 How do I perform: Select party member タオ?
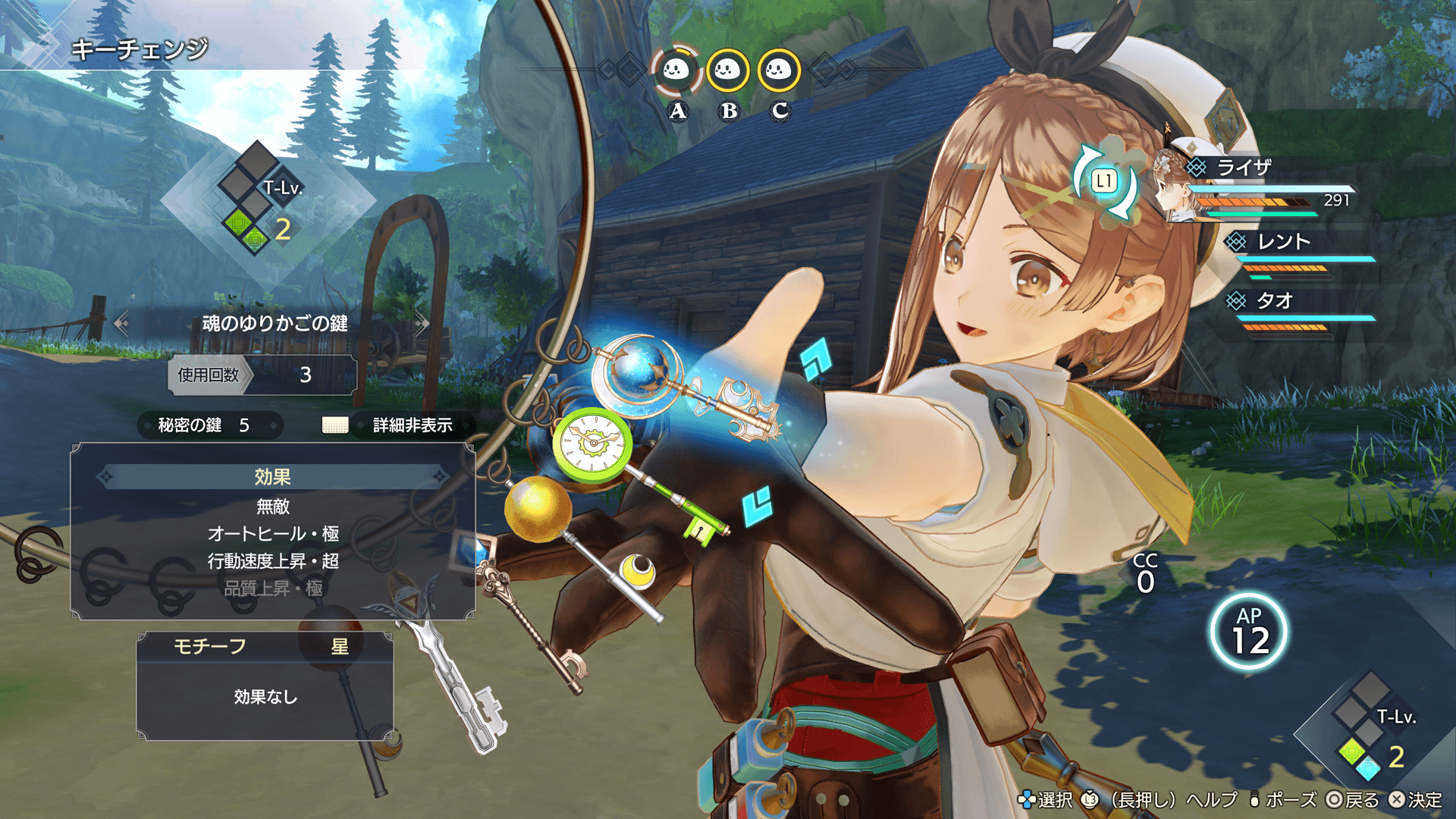pos(1274,301)
